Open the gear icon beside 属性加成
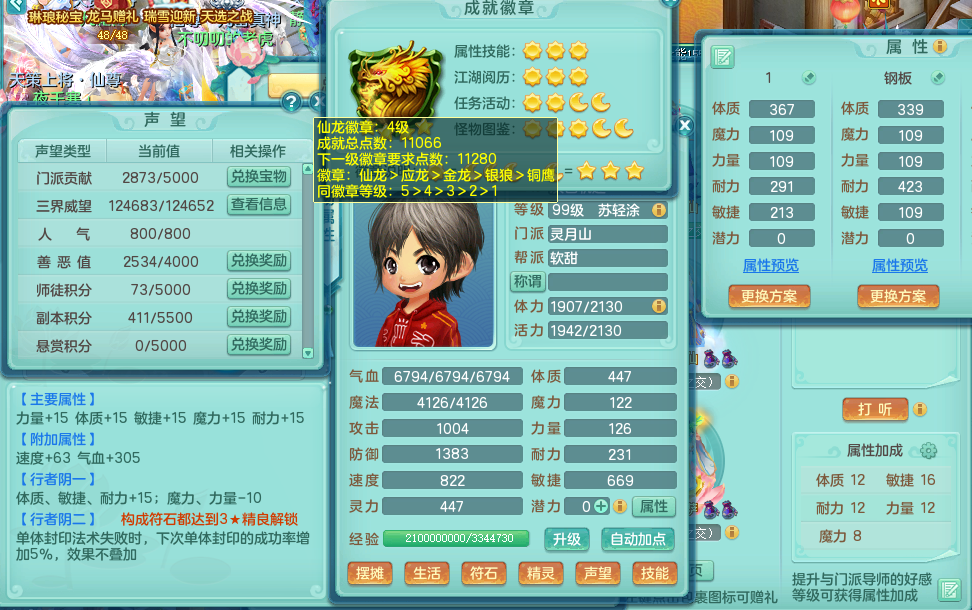 tap(928, 450)
